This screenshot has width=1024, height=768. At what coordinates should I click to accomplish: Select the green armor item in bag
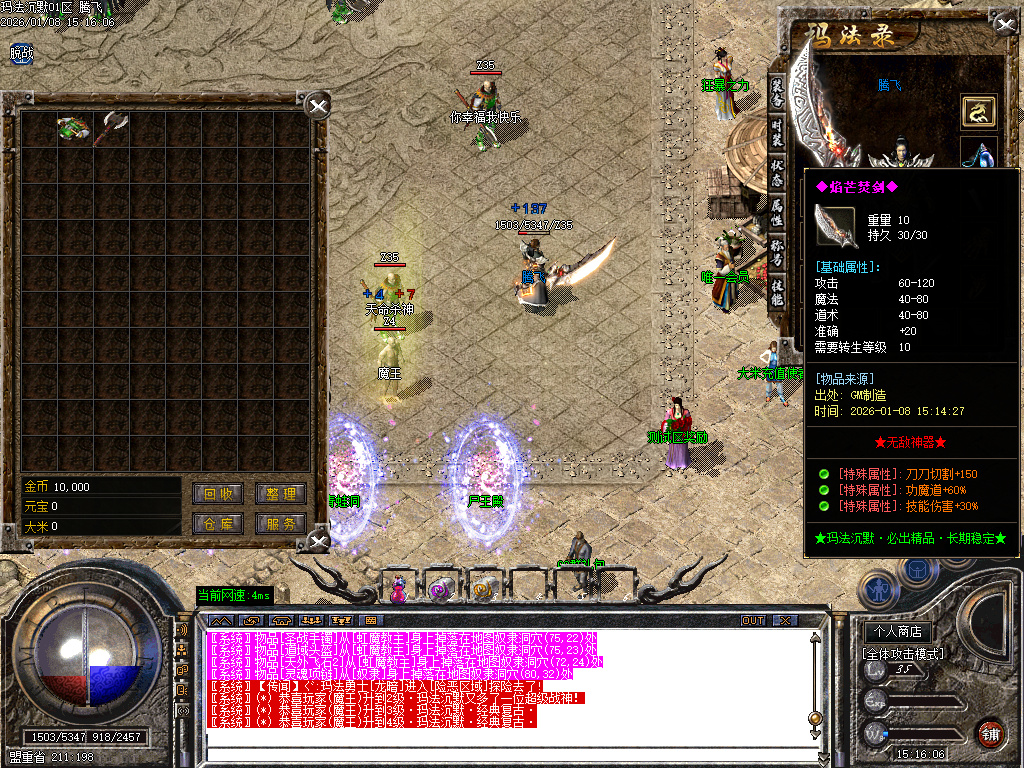coord(72,128)
